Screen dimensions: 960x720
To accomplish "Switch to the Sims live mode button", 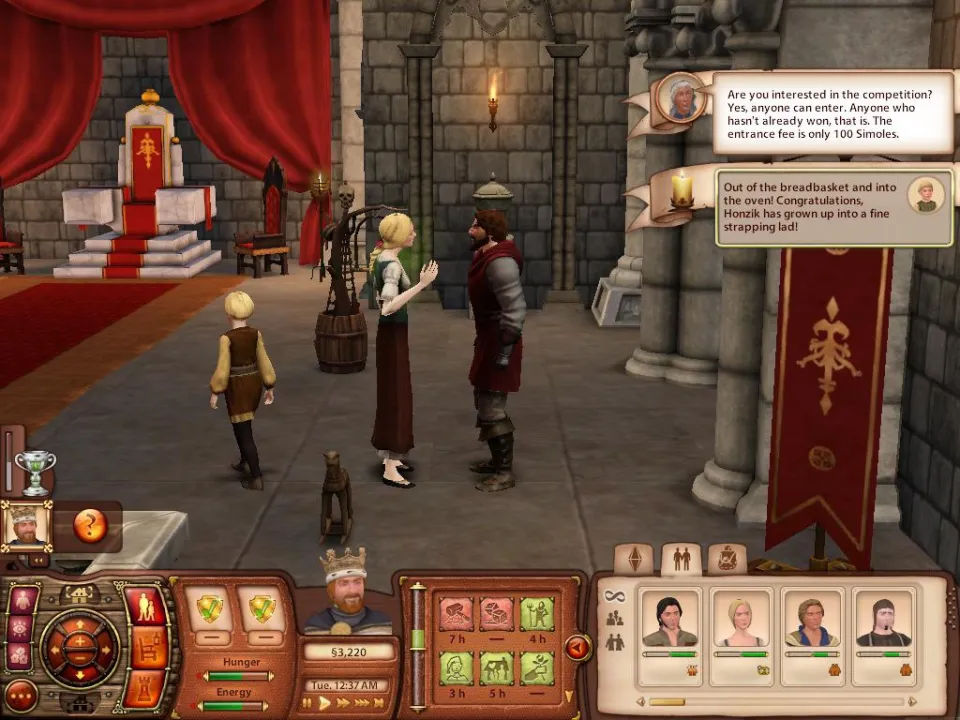I will [x=147, y=608].
